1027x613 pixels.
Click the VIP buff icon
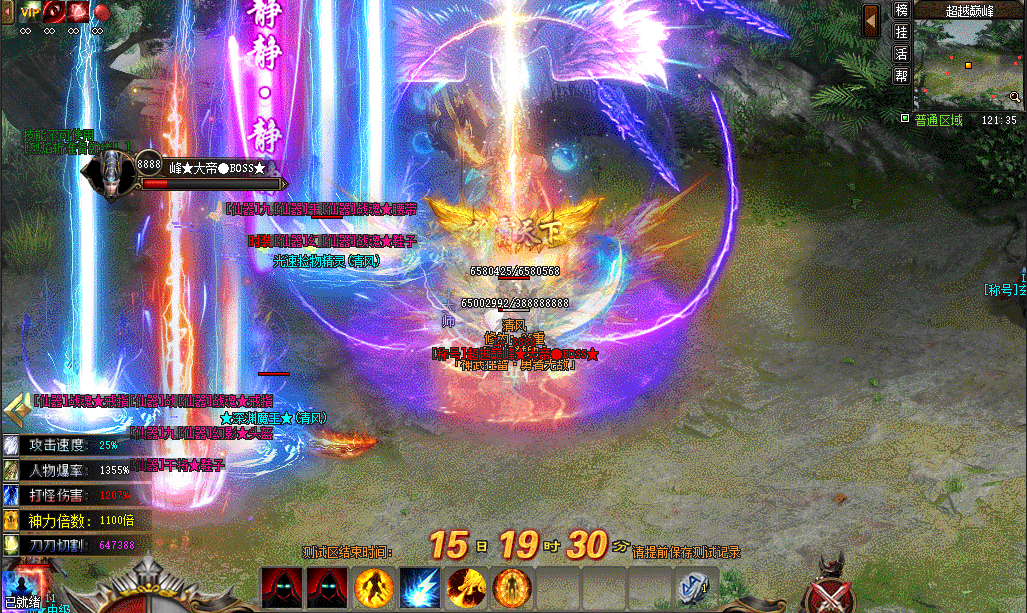(29, 11)
